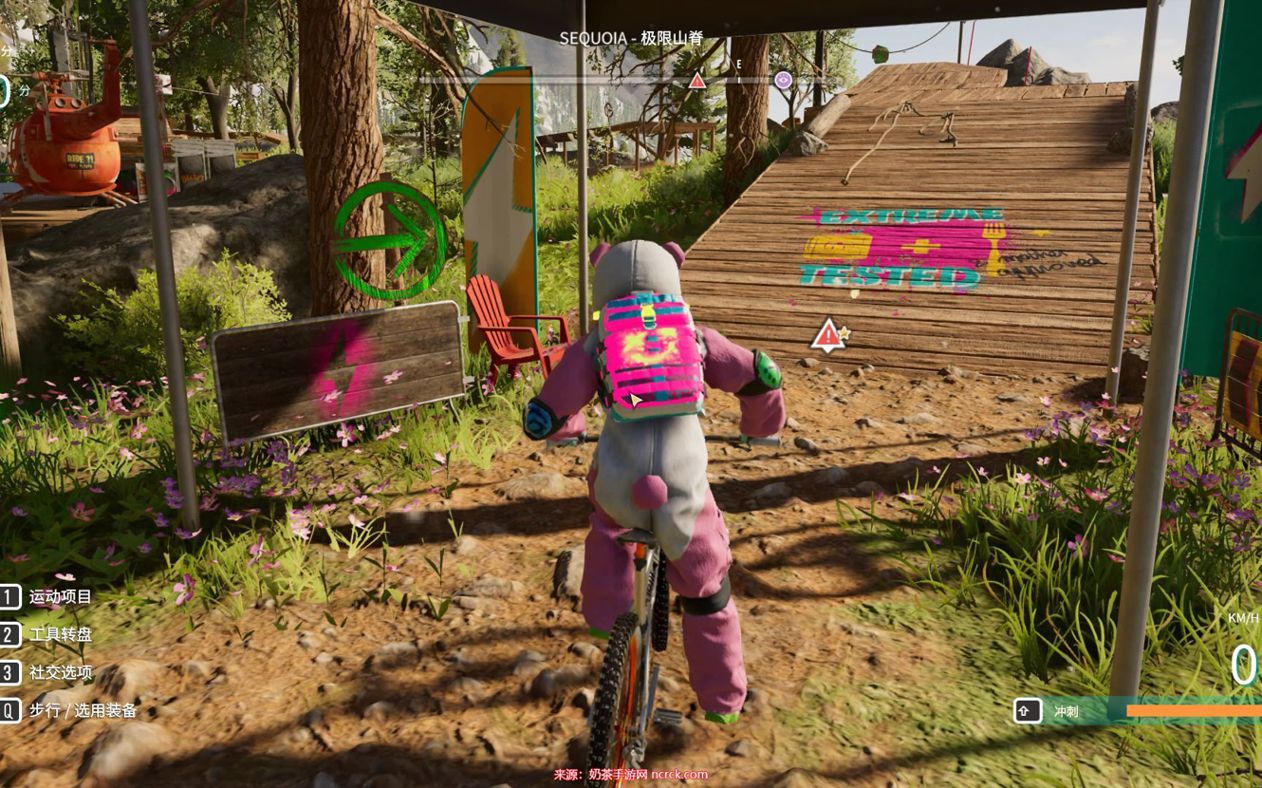Select the purple circle marker on the compass
This screenshot has height=788, width=1262.
(x=783, y=79)
